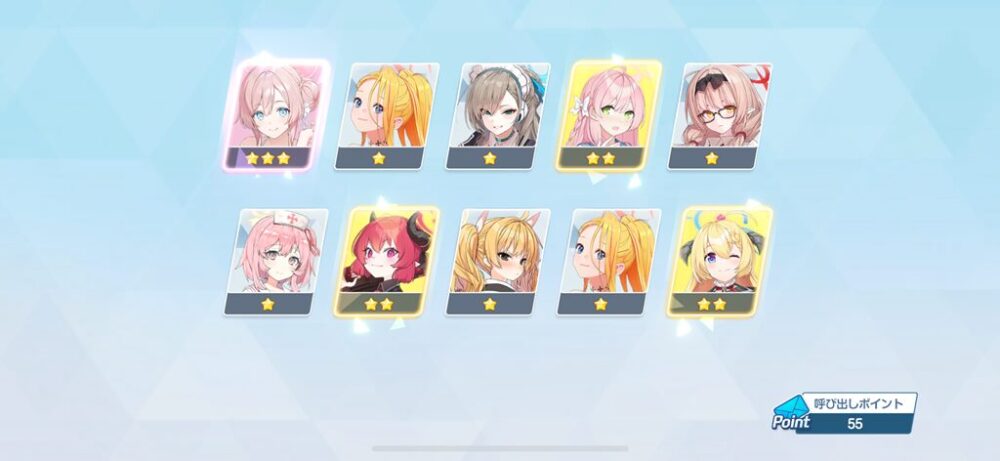Select the red-haired horned two-star card
Image resolution: width=1000 pixels, height=461 pixels.
390,260
